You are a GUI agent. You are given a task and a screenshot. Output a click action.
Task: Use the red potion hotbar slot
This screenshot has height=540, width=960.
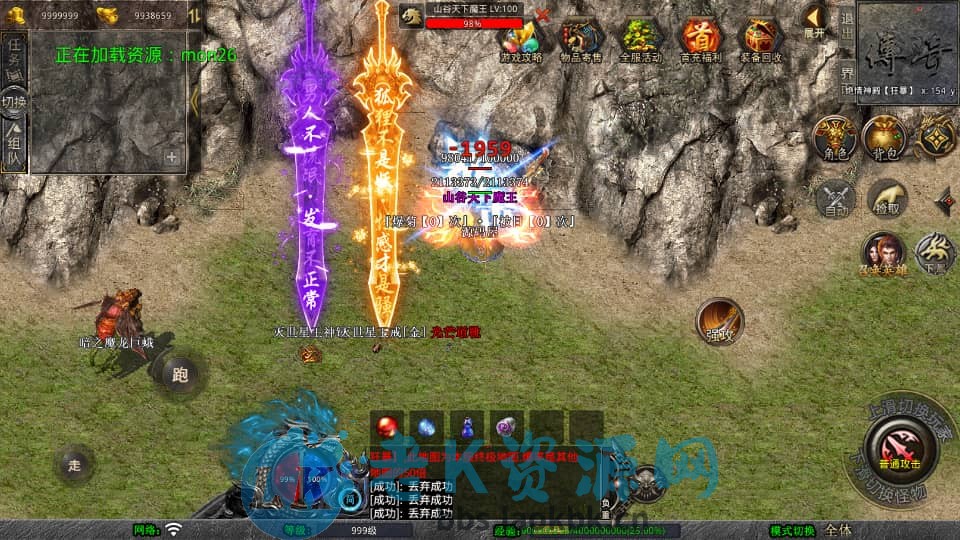pos(384,427)
